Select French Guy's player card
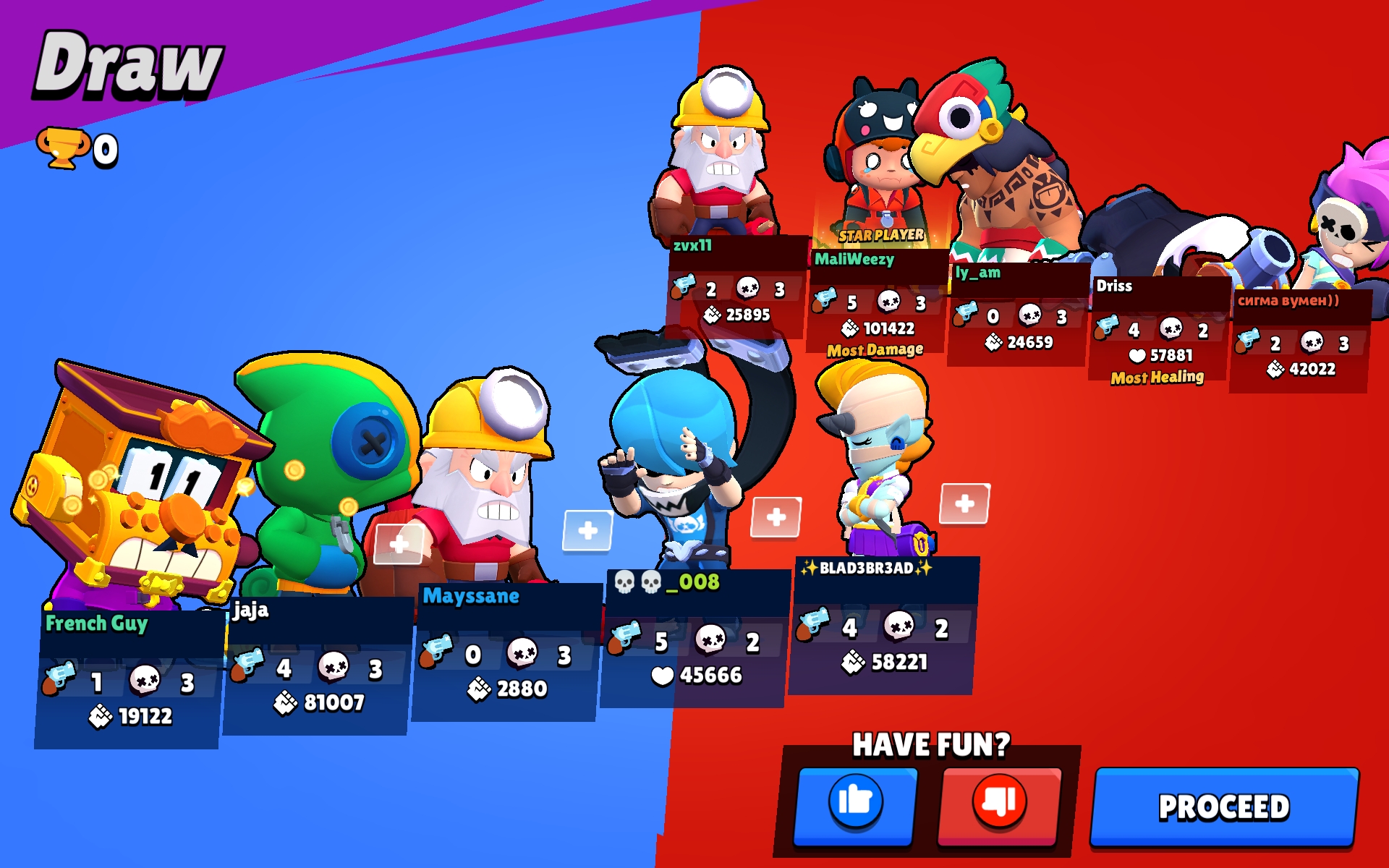This screenshot has height=868, width=1389. point(129,678)
